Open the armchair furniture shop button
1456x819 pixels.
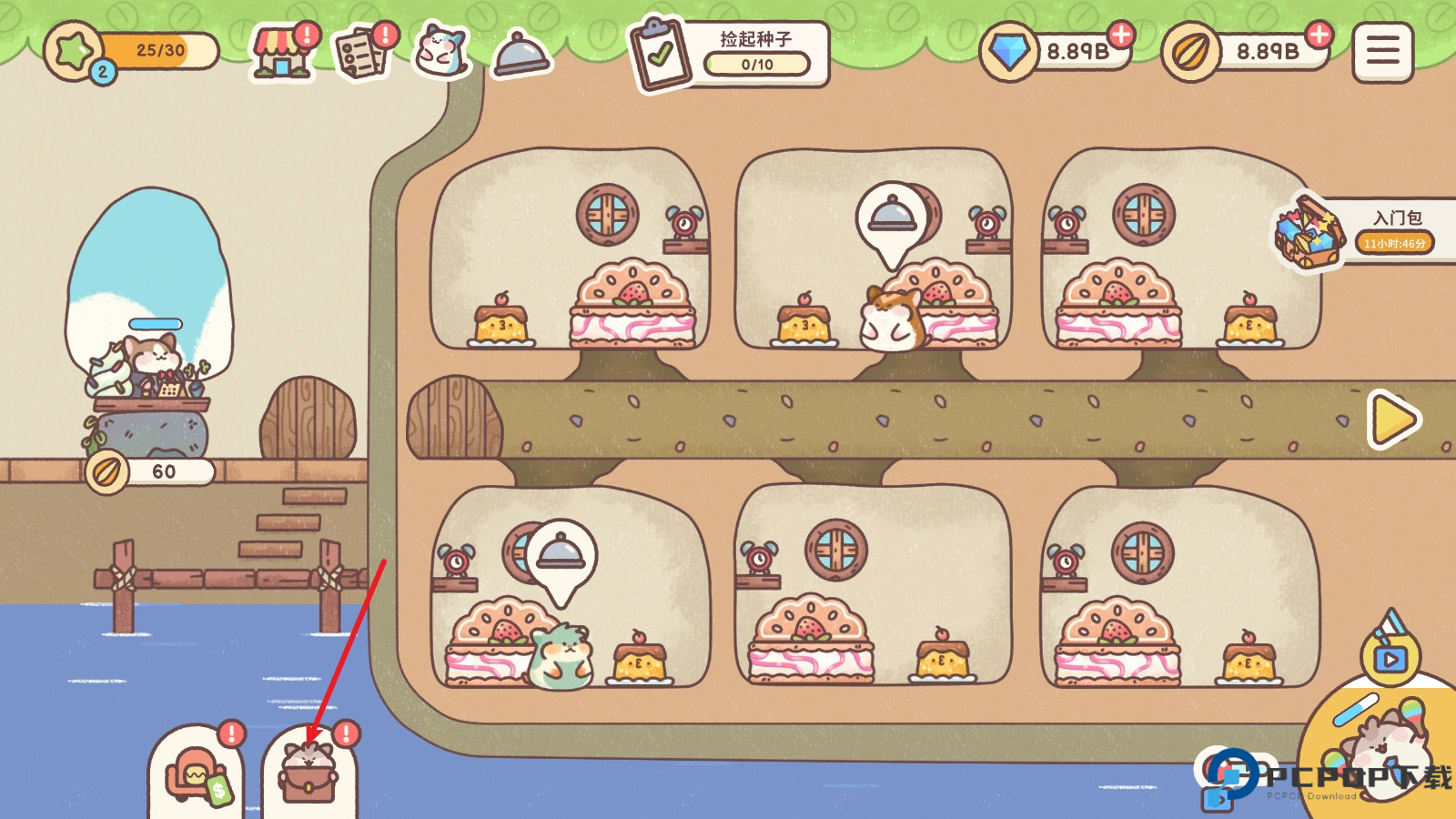pyautogui.click(x=196, y=775)
